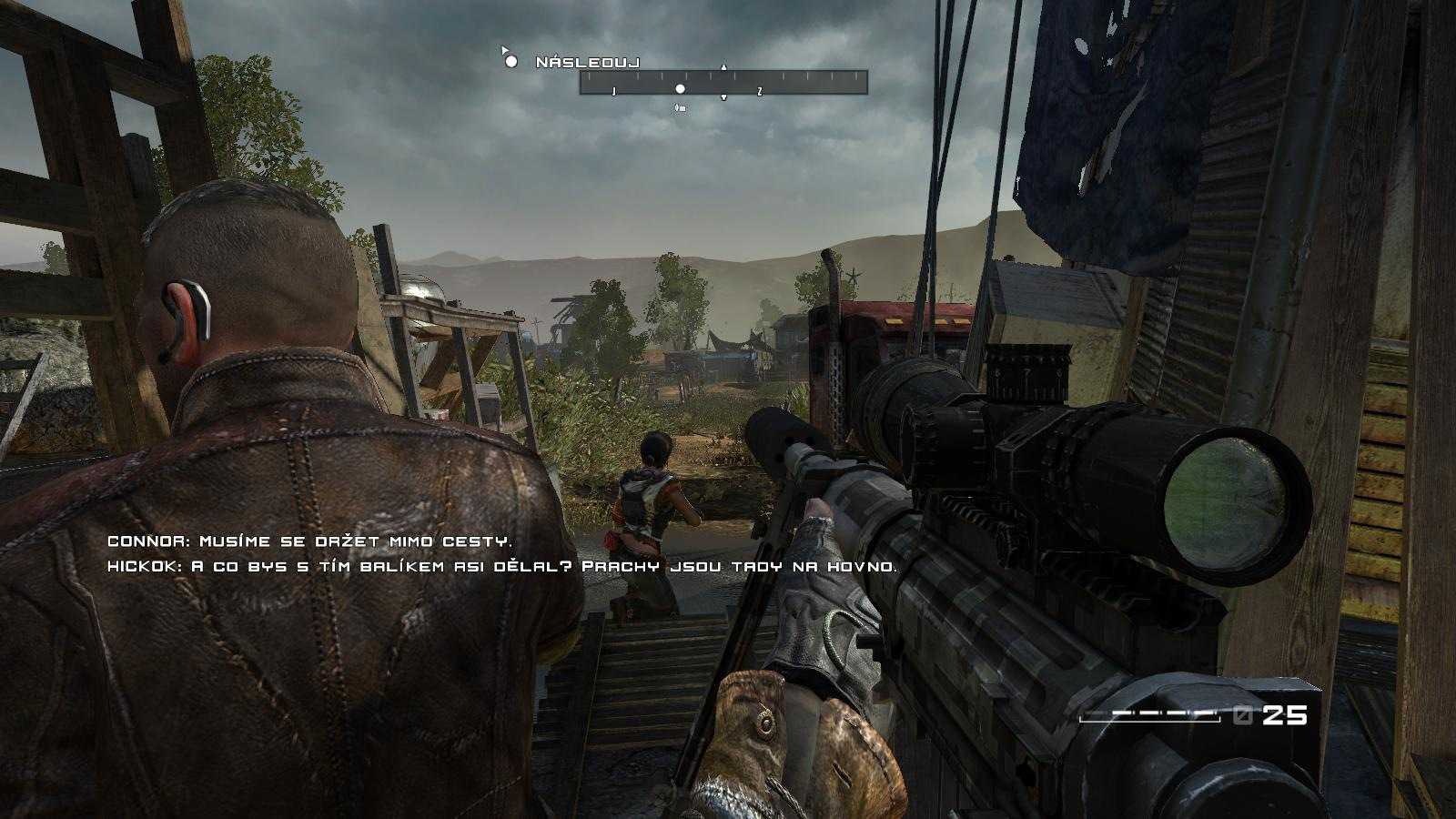Expand the NÁSLEDUJ objective label
The width and height of the screenshot is (1456, 819).
pyautogui.click(x=586, y=62)
